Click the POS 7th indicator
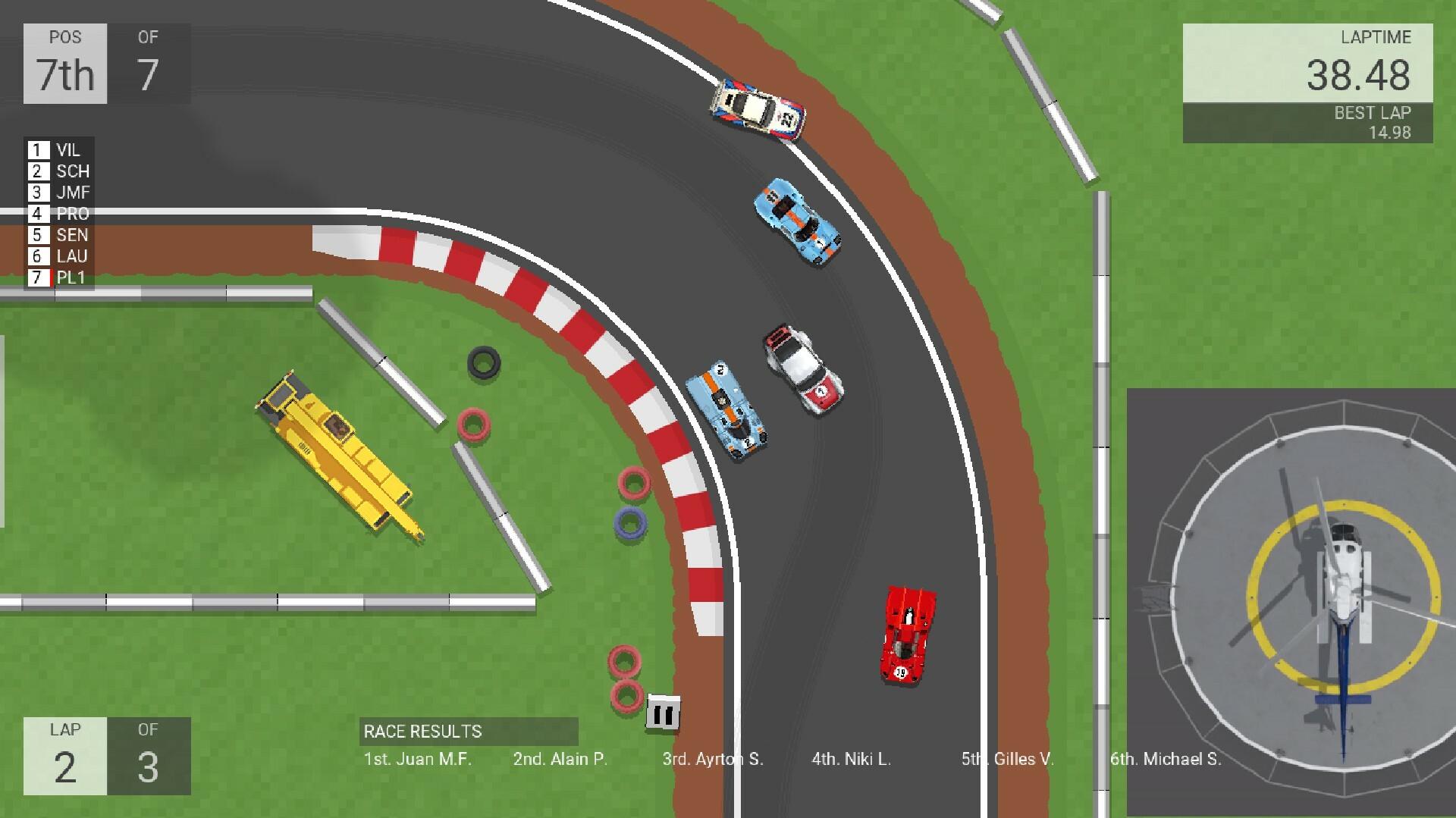The height and width of the screenshot is (818, 1456). coord(64,64)
